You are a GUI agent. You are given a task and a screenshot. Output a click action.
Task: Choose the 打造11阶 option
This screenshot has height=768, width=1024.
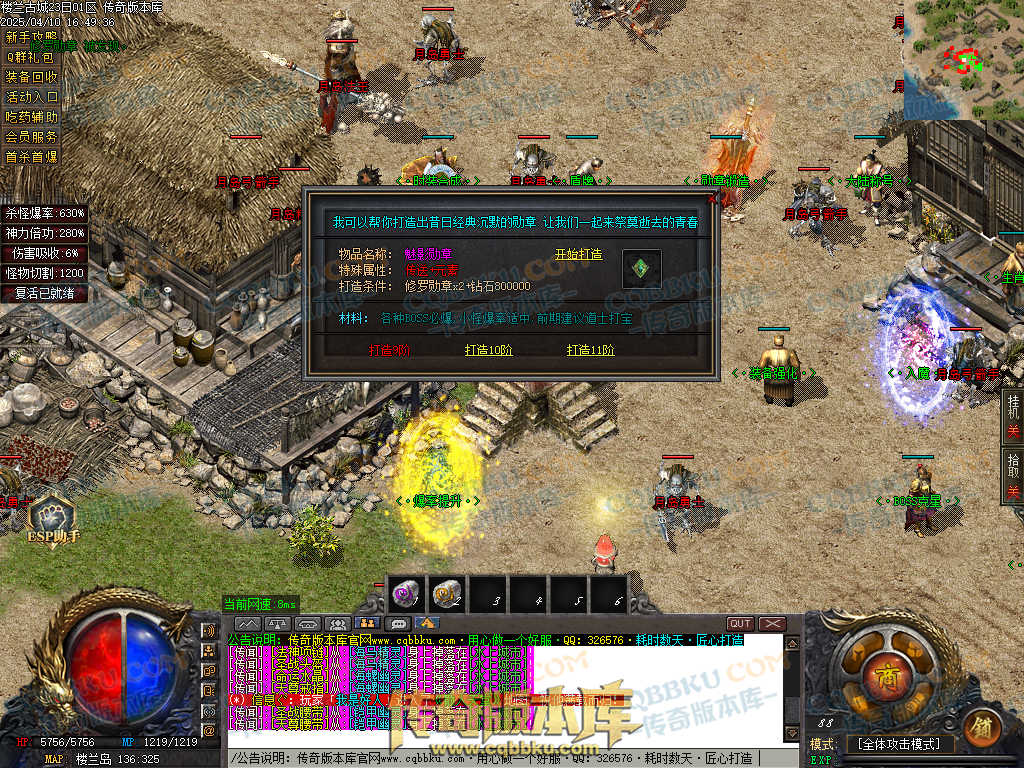pos(590,350)
